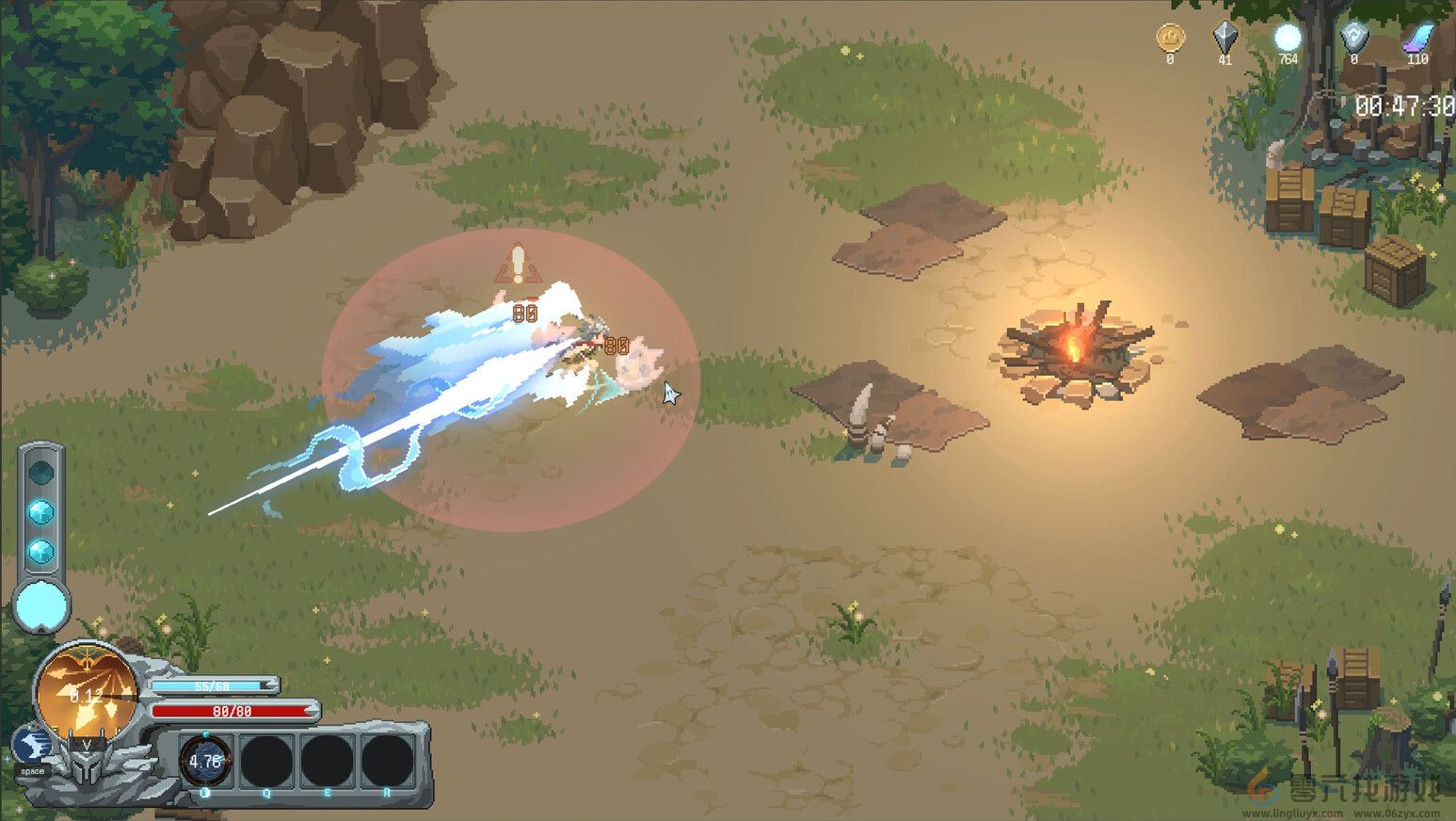Click the skill icon with 4.76 cooldown

pyautogui.click(x=205, y=759)
